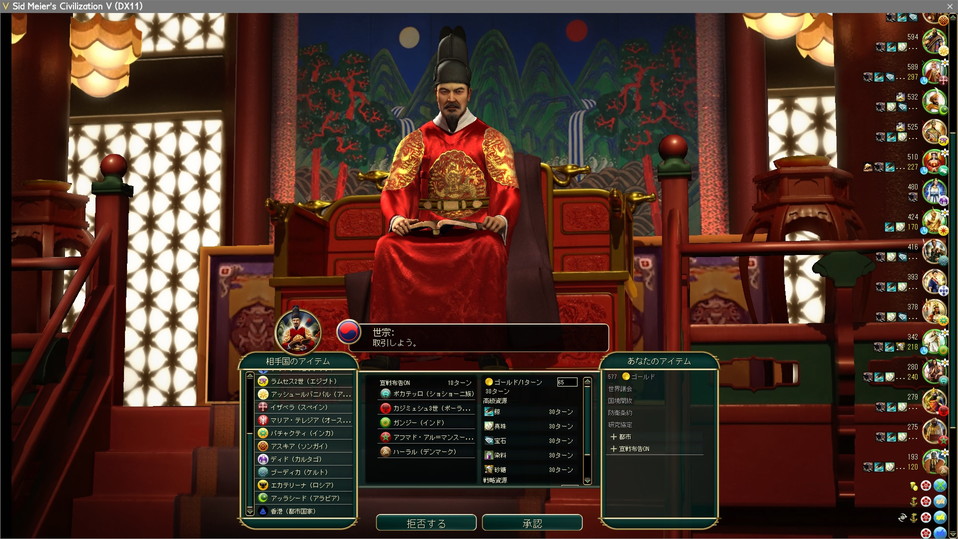The width and height of the screenshot is (958, 539).
Task: Edit the gold per turn amount field
Action: click(x=566, y=382)
